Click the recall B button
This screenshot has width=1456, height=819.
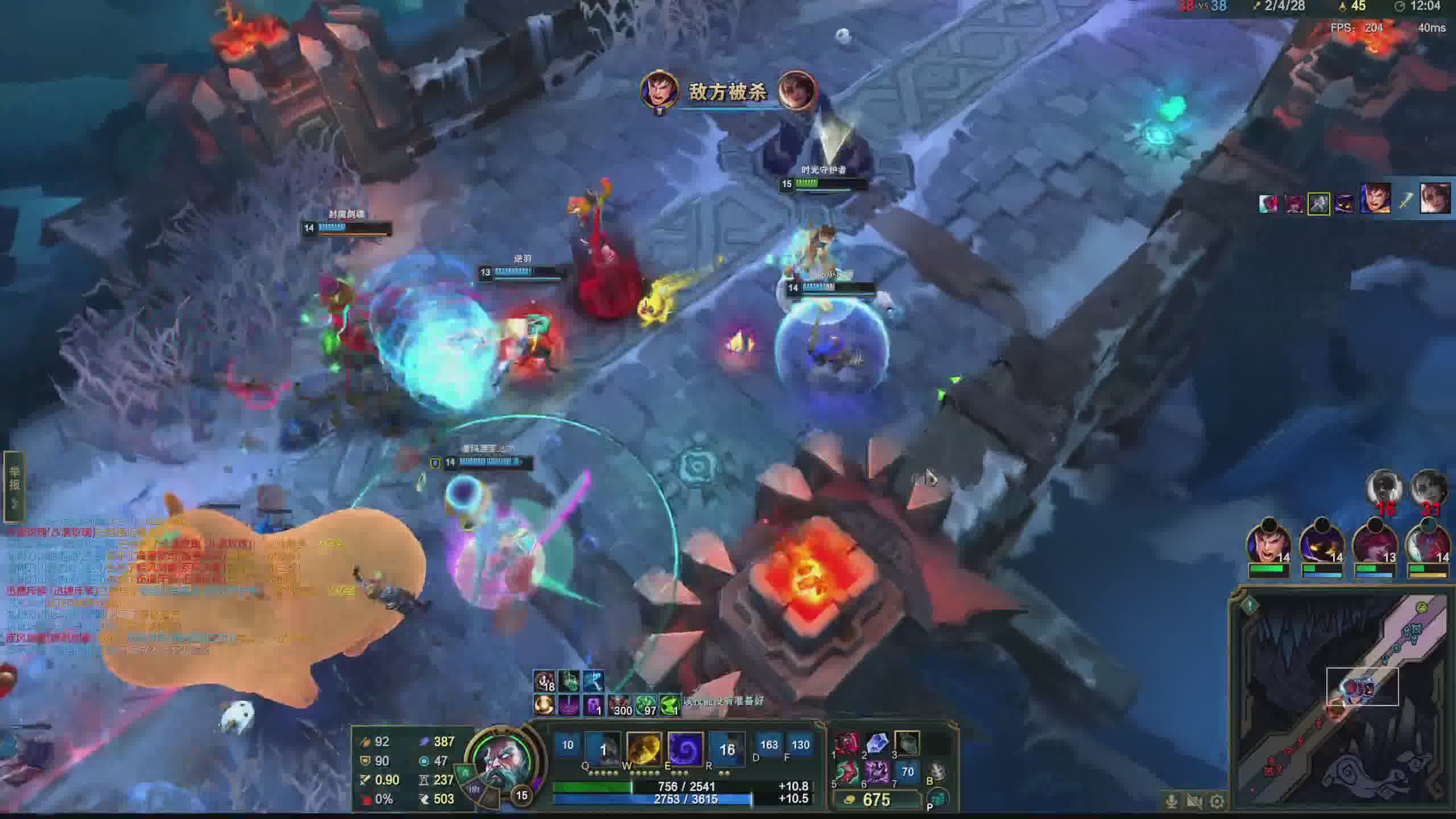coord(937,771)
